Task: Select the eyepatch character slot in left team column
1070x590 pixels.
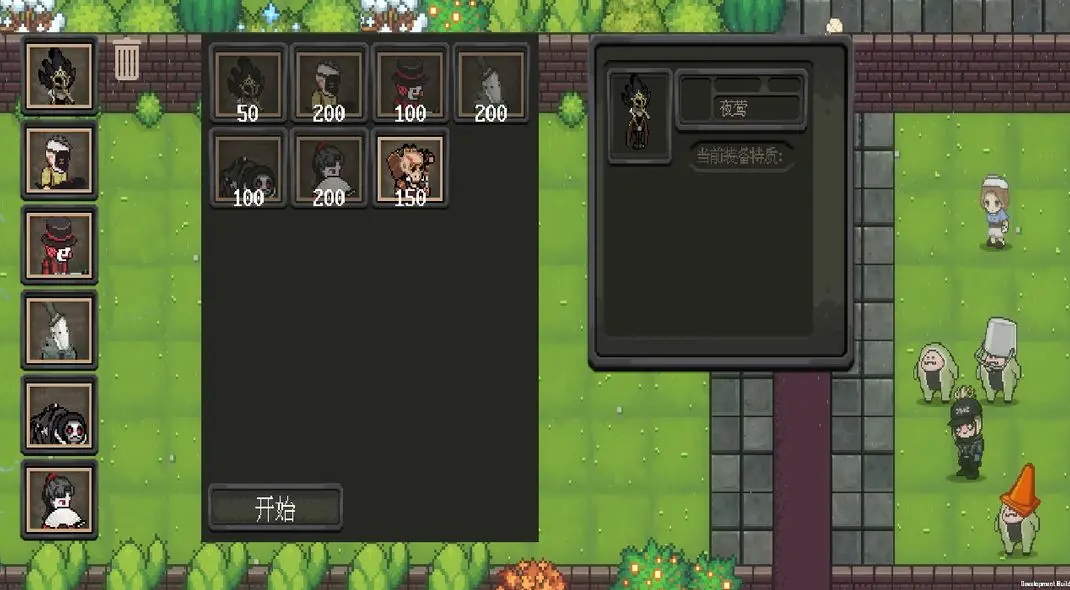Action: pyautogui.click(x=60, y=160)
